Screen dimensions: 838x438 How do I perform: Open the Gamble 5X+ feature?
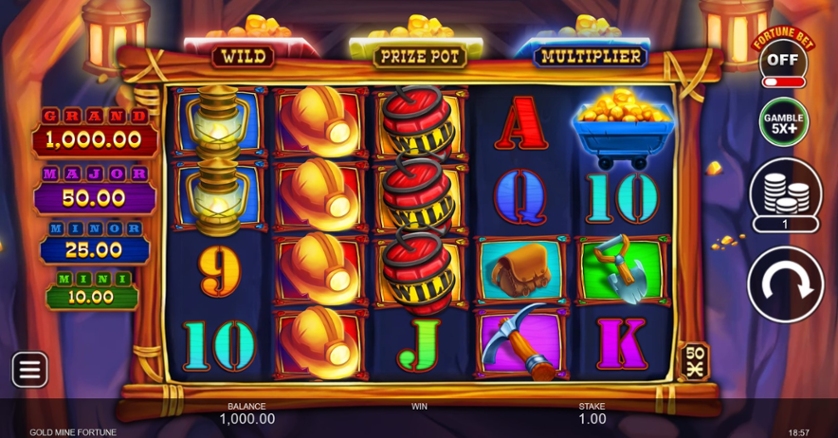(x=784, y=124)
